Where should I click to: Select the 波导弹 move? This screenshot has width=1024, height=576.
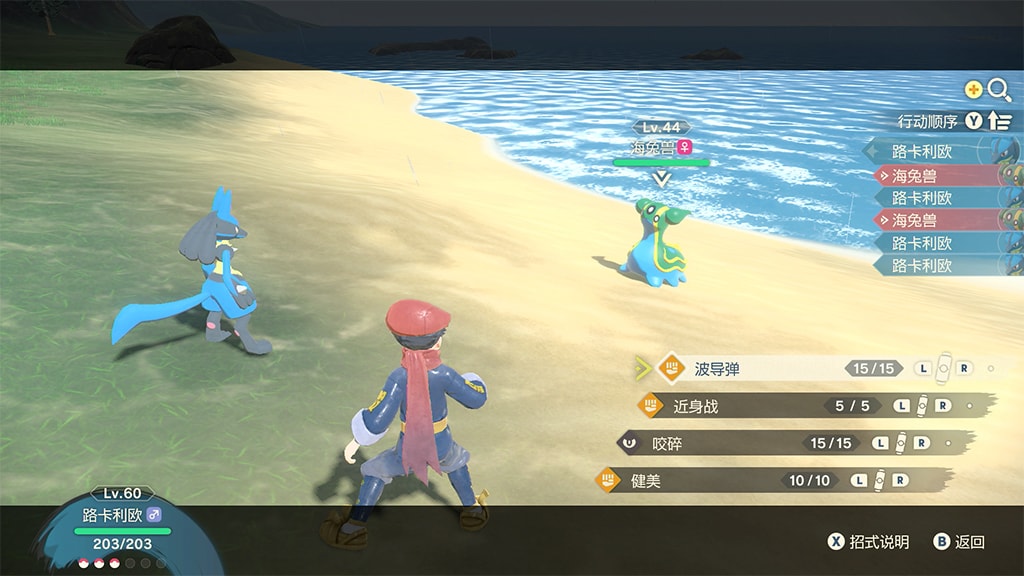coord(760,369)
